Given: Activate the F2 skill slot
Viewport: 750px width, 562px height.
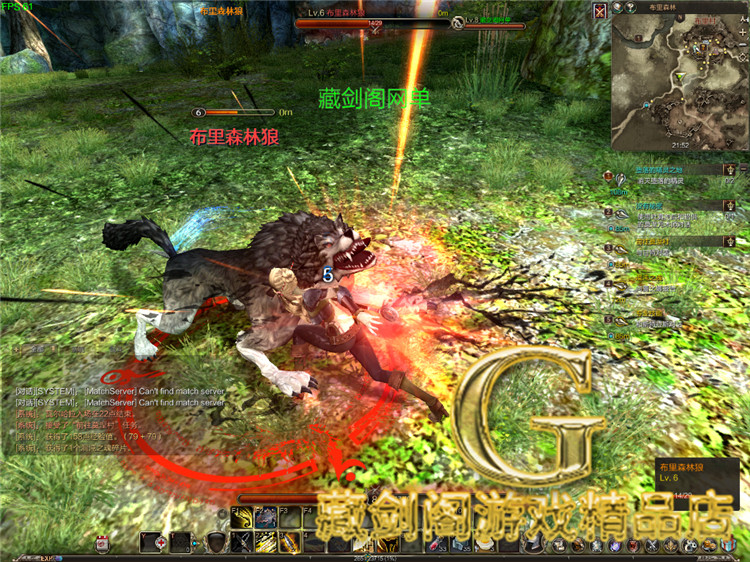Looking at the screenshot, I should point(266,518).
